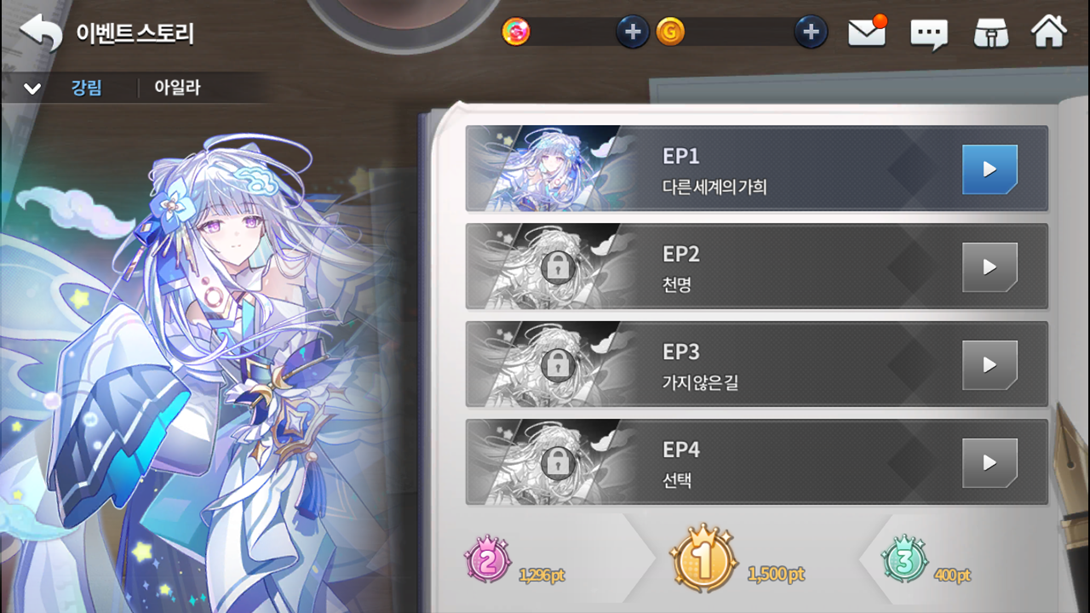This screenshot has width=1090, height=613.
Task: Open the EP1 episode thumbnail
Action: 552,169
